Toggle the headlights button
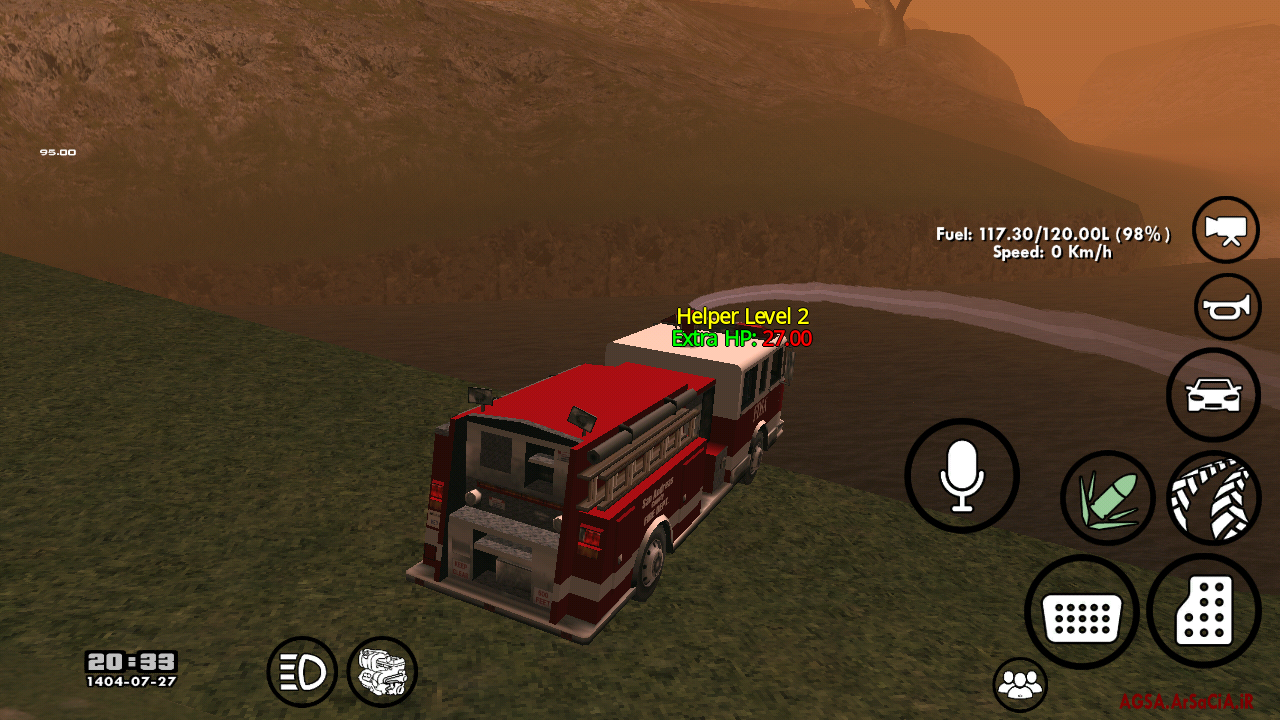Image resolution: width=1280 pixels, height=720 pixels. point(302,672)
